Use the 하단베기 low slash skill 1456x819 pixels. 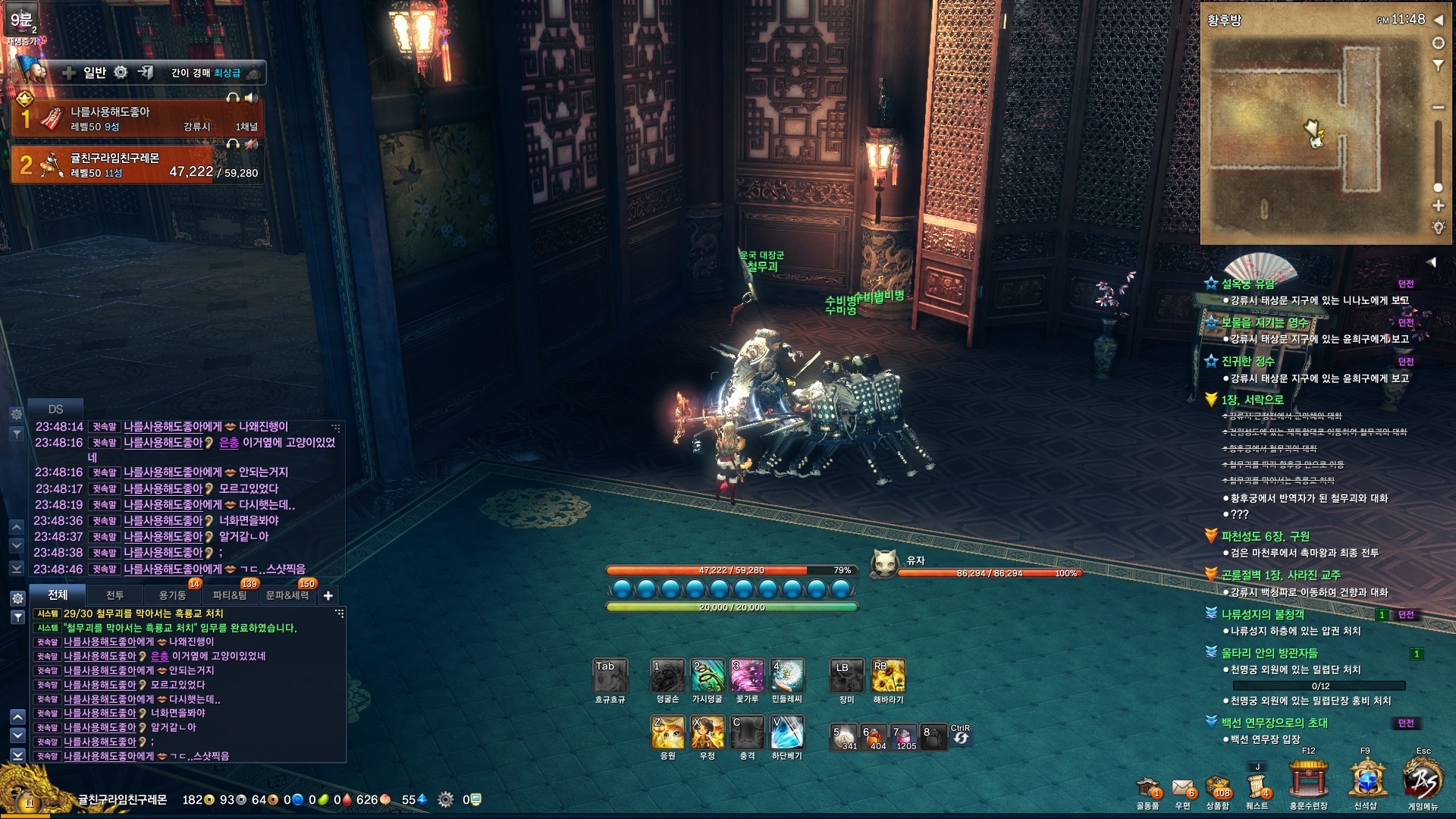click(x=786, y=733)
